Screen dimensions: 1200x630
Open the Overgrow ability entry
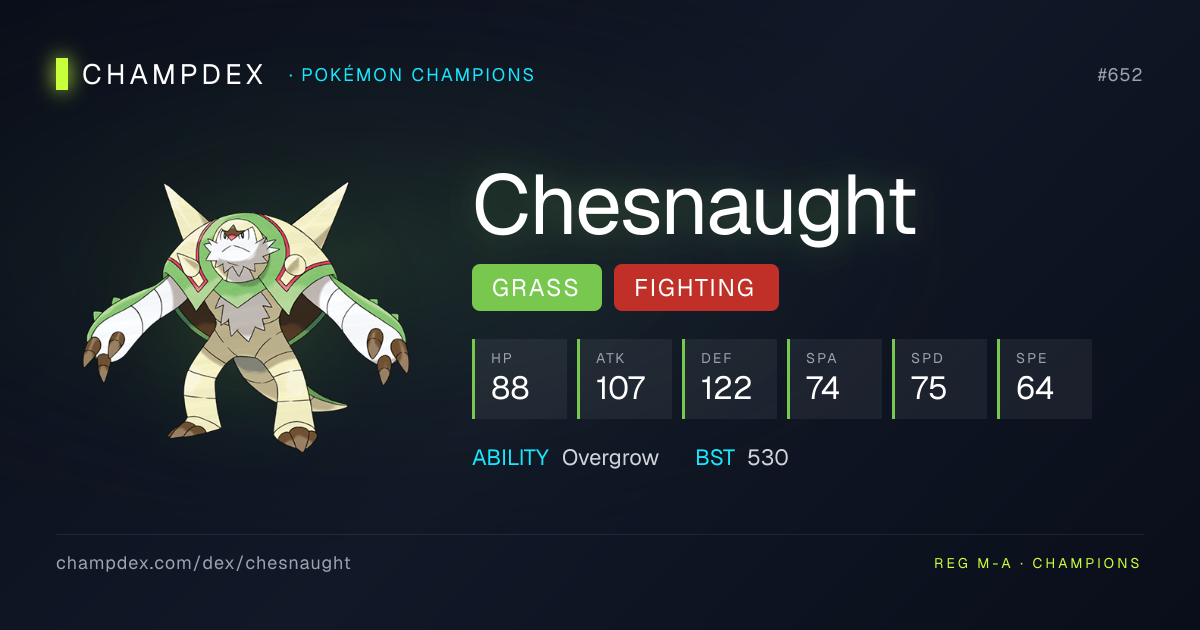(x=610, y=458)
